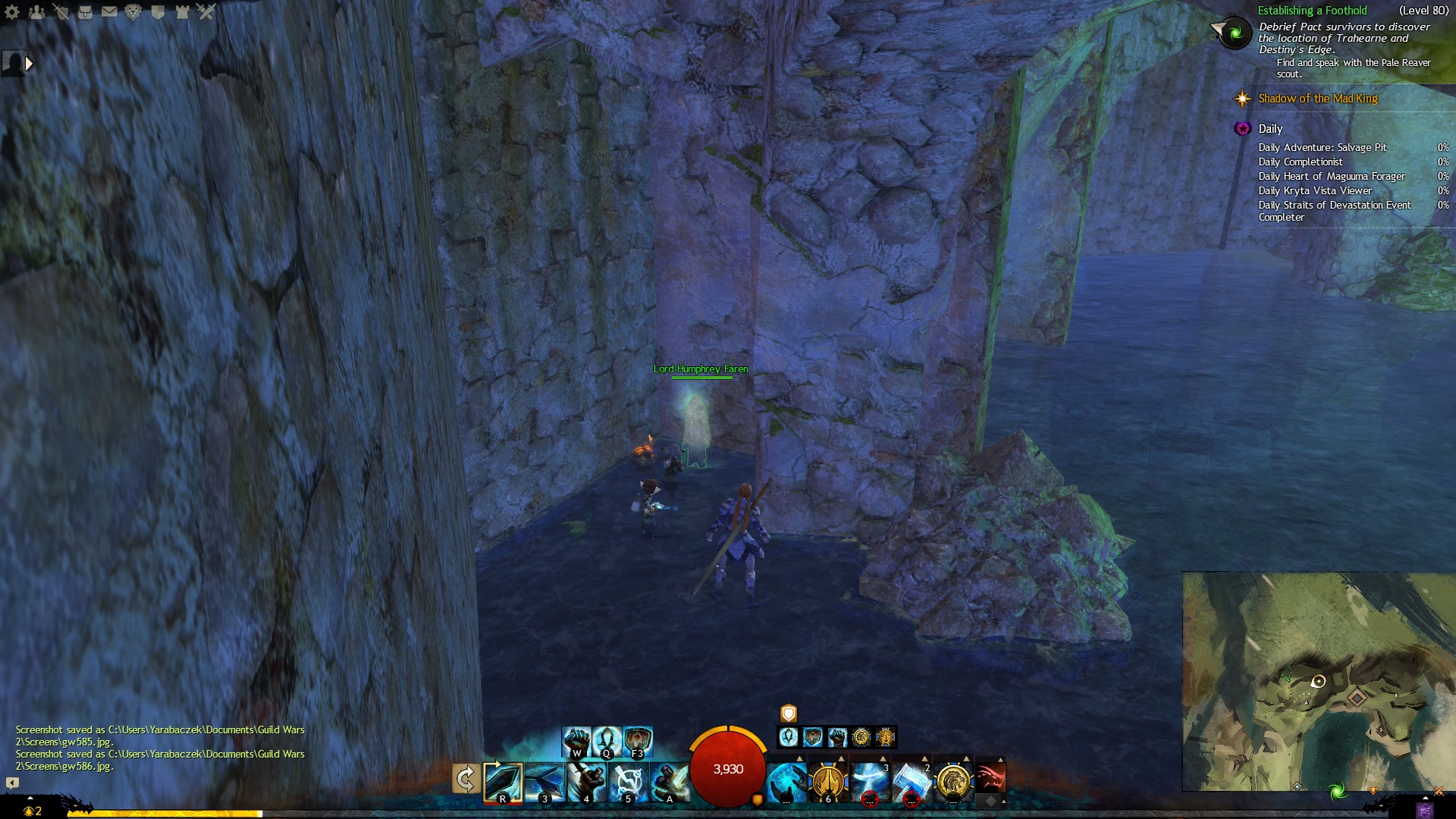Image resolution: width=1456 pixels, height=819 pixels.
Task: Open the PvP crossed swords panel
Action: click(206, 11)
